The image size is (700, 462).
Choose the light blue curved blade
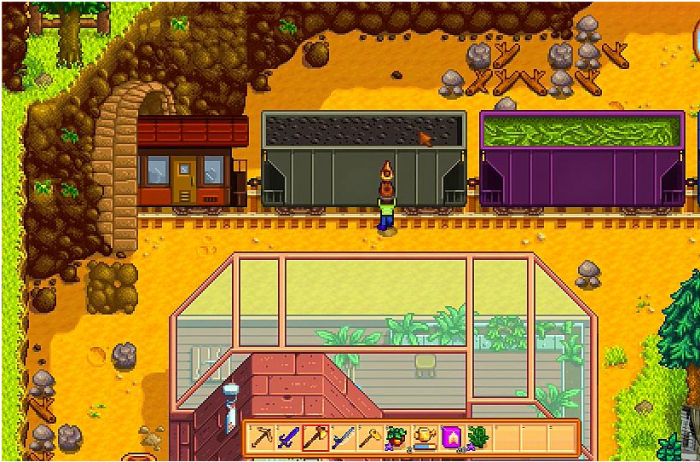pyautogui.click(x=343, y=437)
